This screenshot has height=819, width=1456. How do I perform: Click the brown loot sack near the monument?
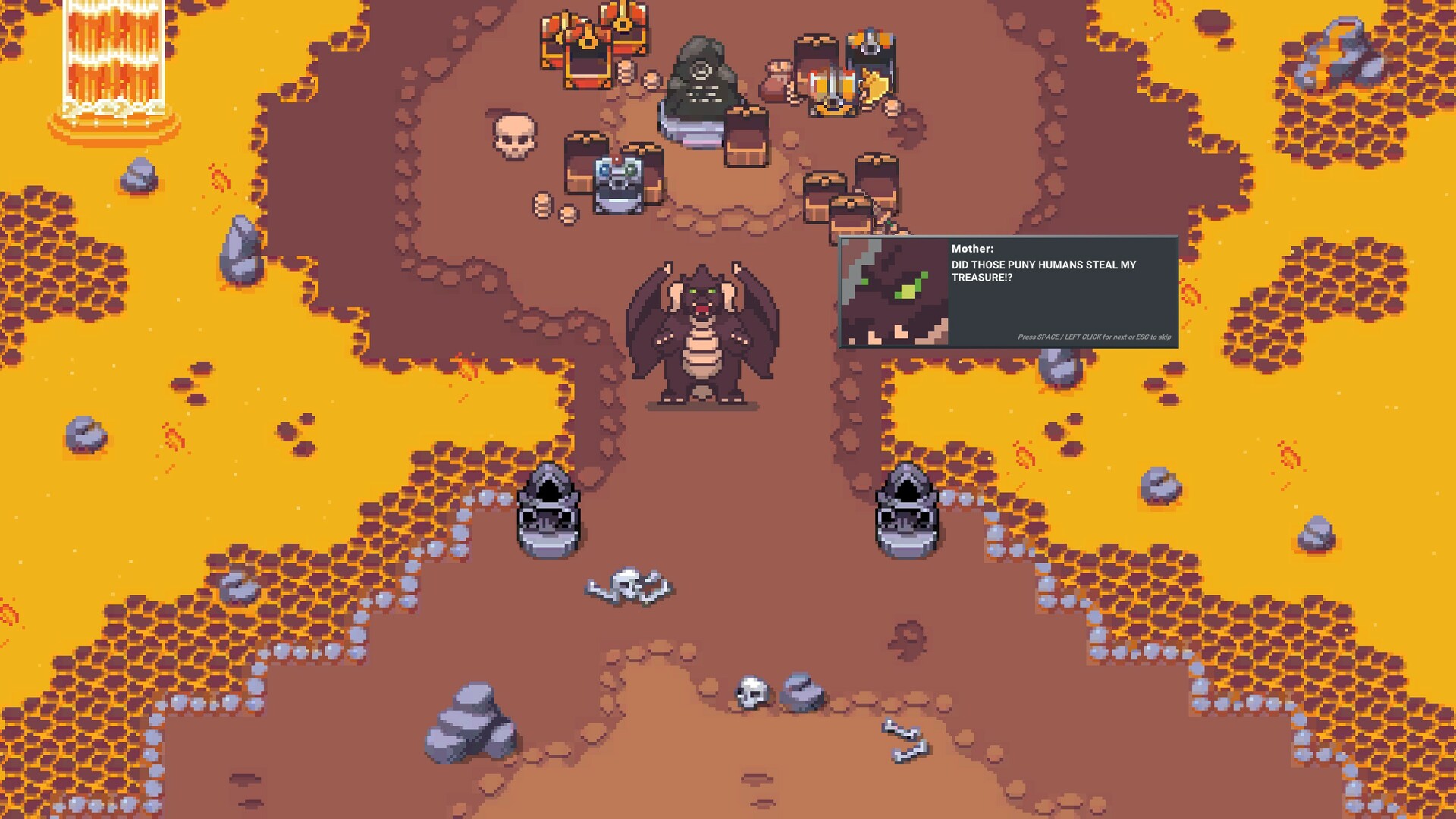(778, 80)
